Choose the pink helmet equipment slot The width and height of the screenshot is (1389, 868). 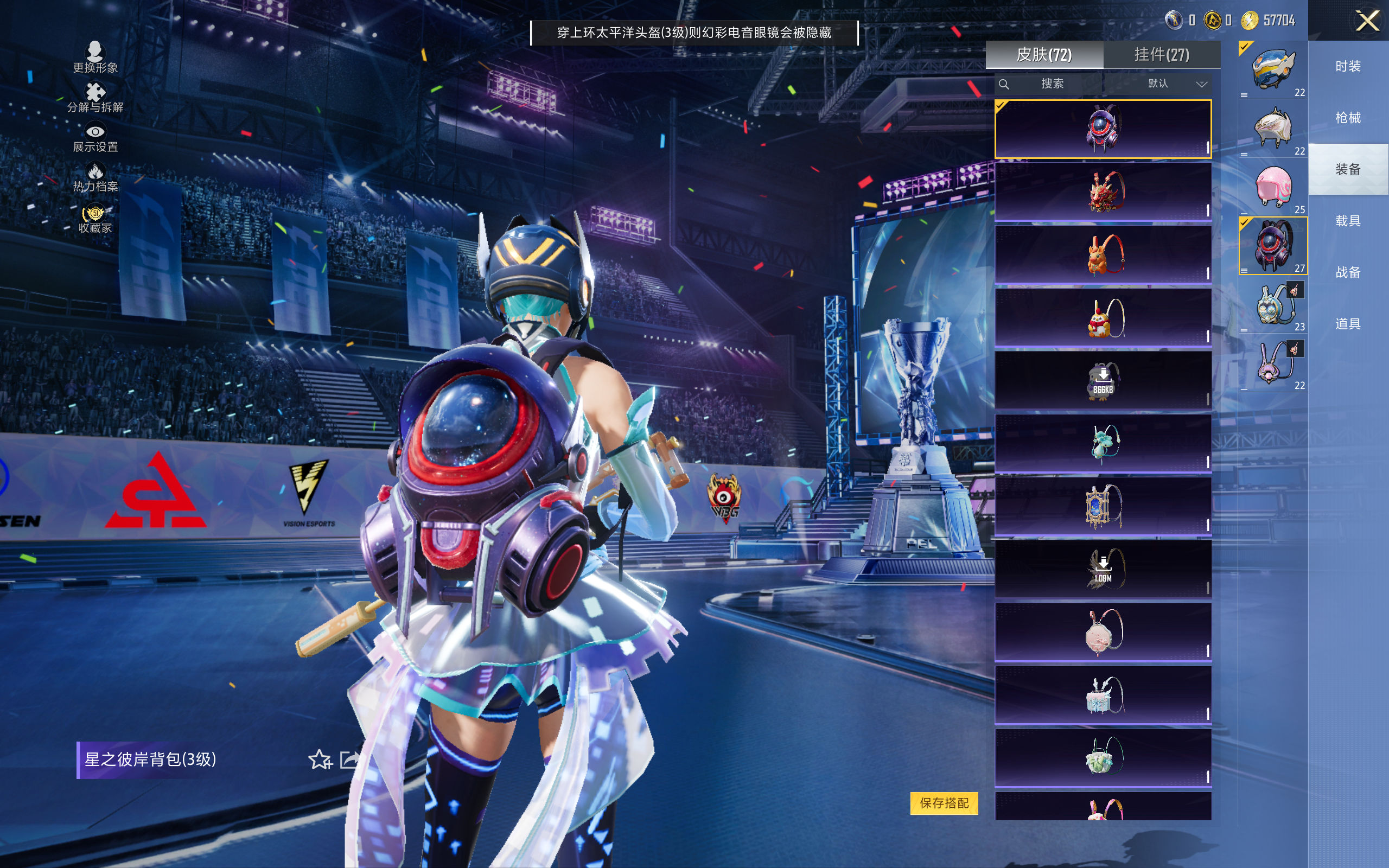1273,187
